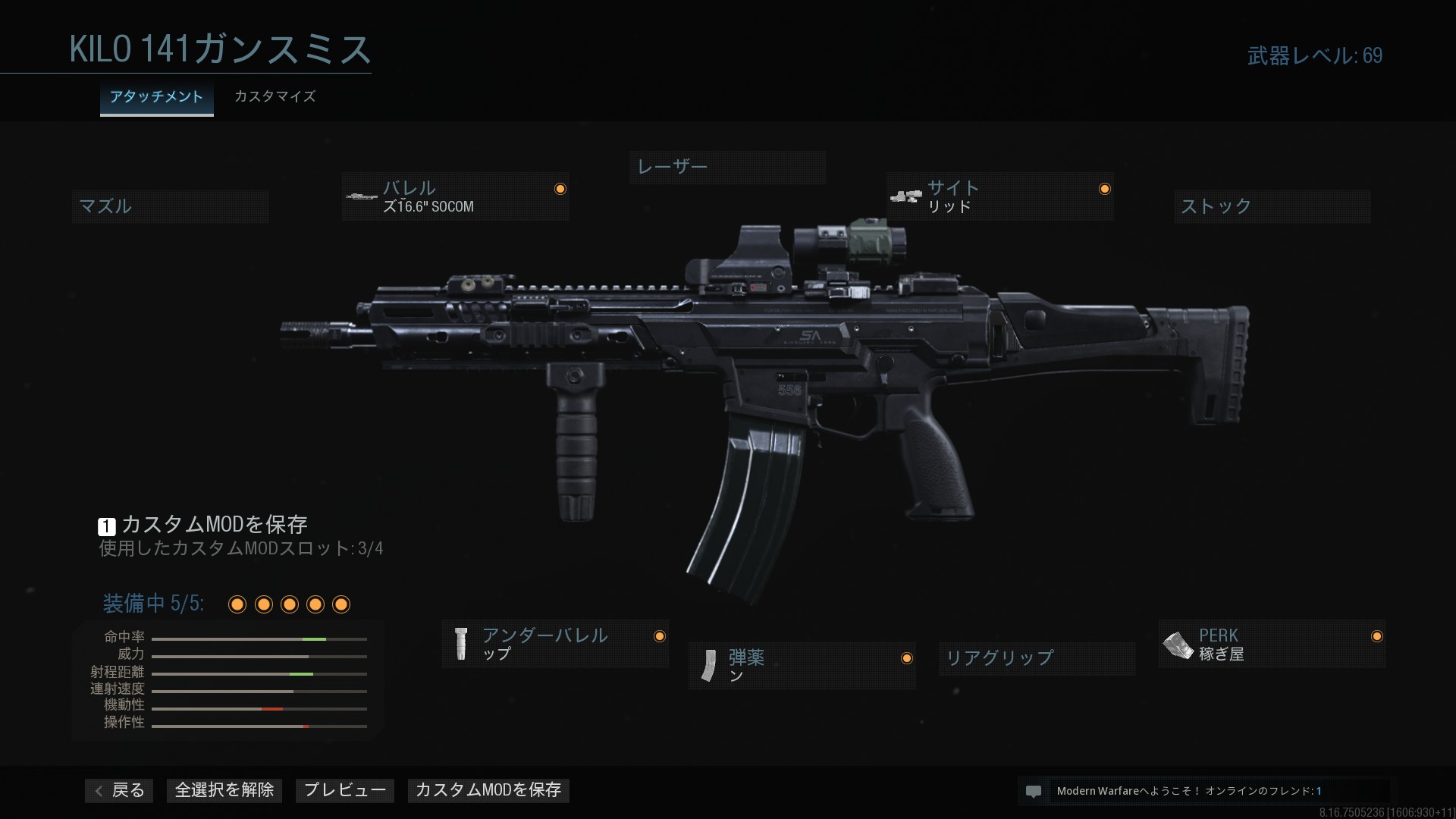
Task: Select the 弾薬 magazine slot
Action: click(802, 666)
